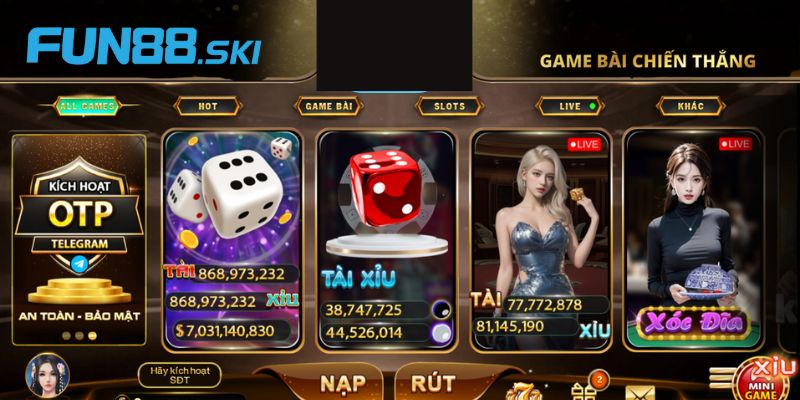Switch to the HOT games tab
800x400 pixels.
click(x=207, y=106)
